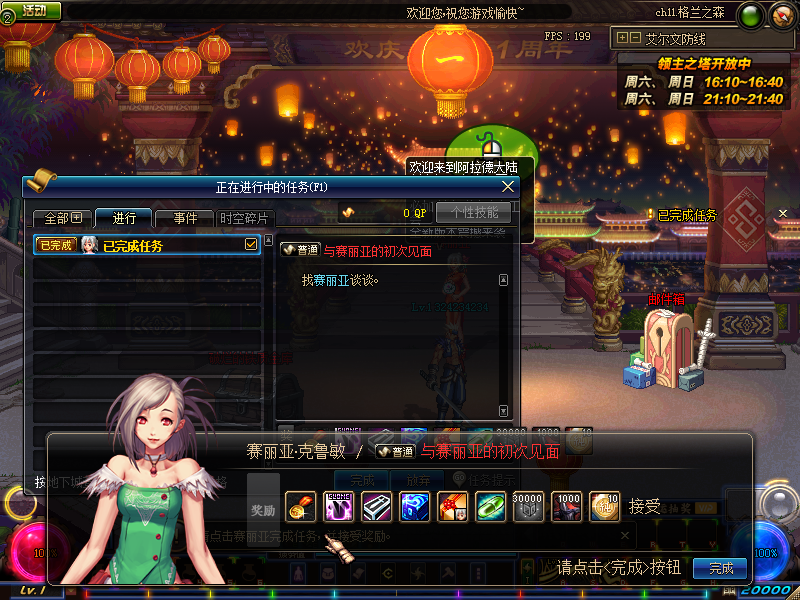The image size is (800, 600).
Task: Open the 个性技能 button
Action: 473,212
